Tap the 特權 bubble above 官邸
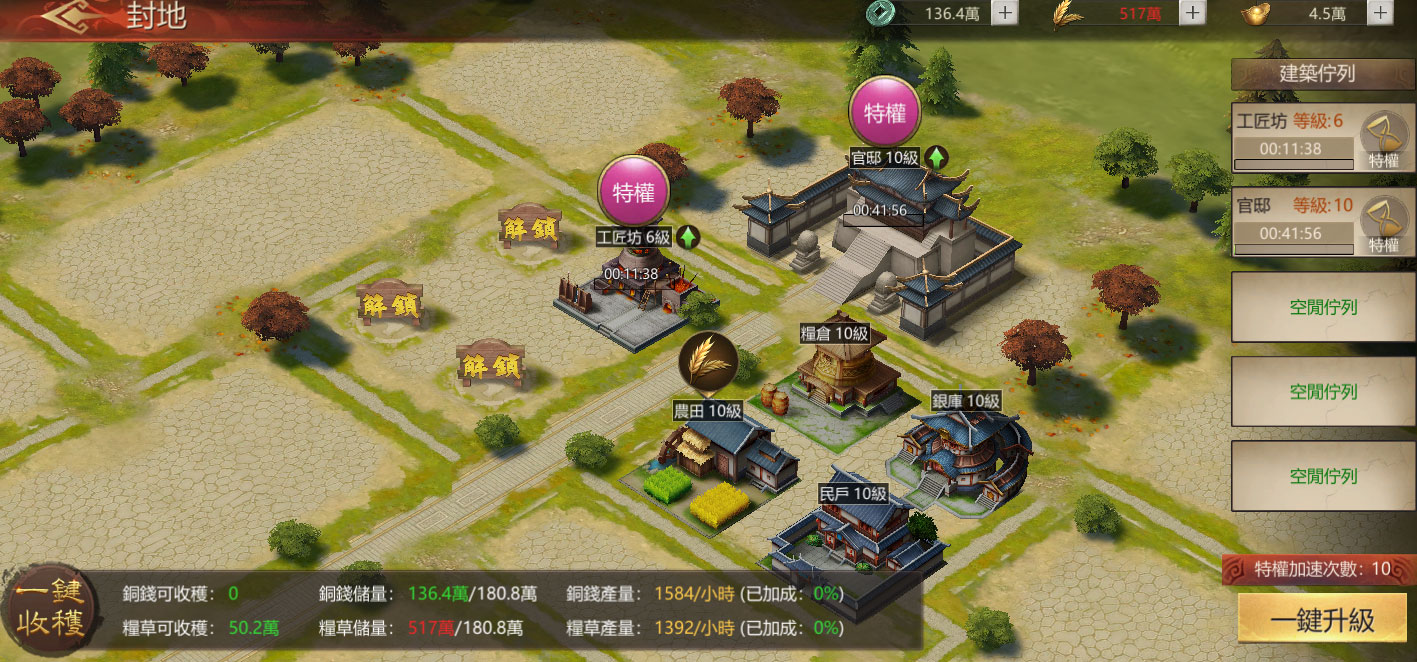This screenshot has height=662, width=1417. [x=884, y=112]
